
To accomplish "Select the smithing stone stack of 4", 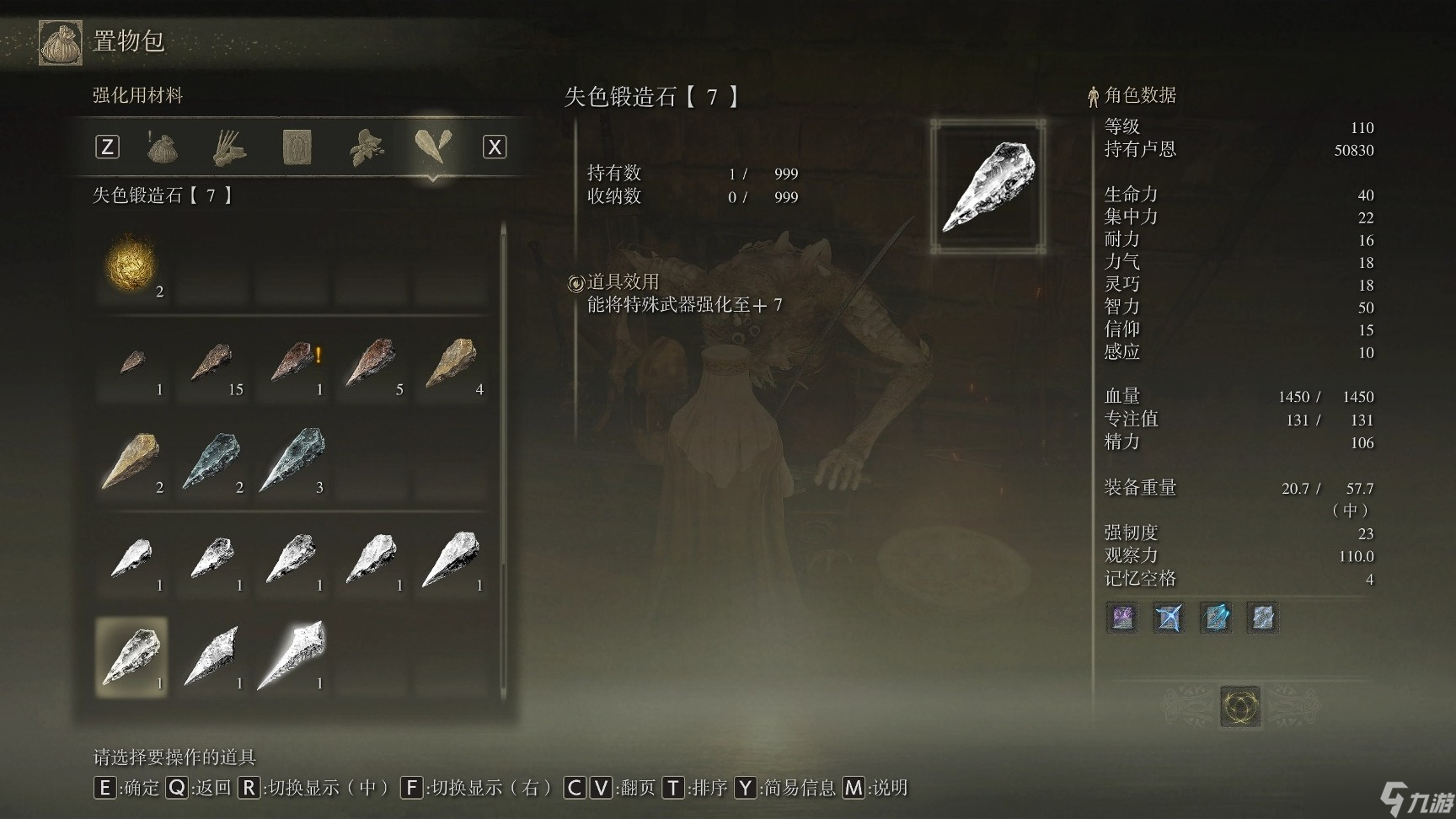I will coord(452,362).
